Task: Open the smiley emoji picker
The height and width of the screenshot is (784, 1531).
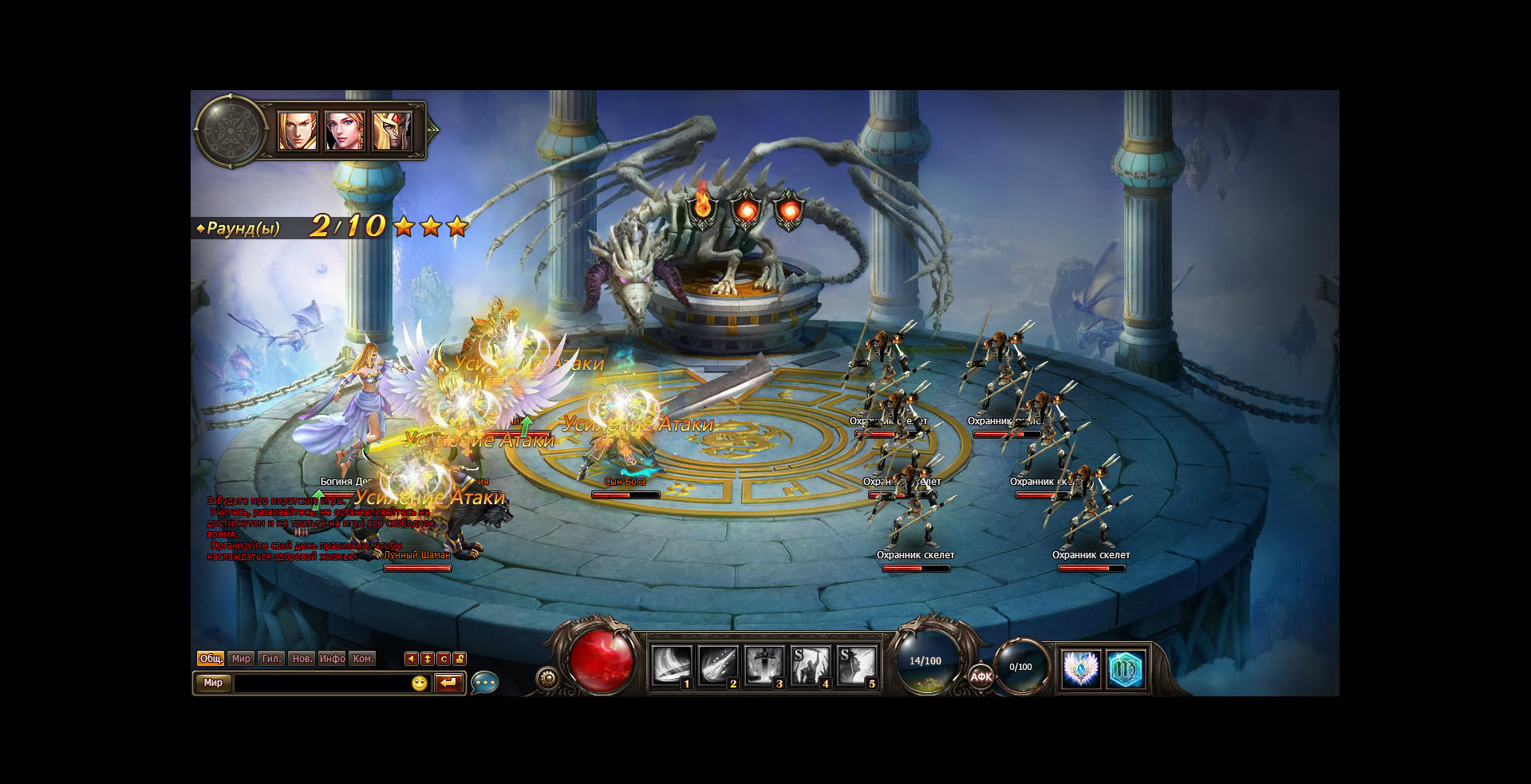Action: pyautogui.click(x=420, y=684)
